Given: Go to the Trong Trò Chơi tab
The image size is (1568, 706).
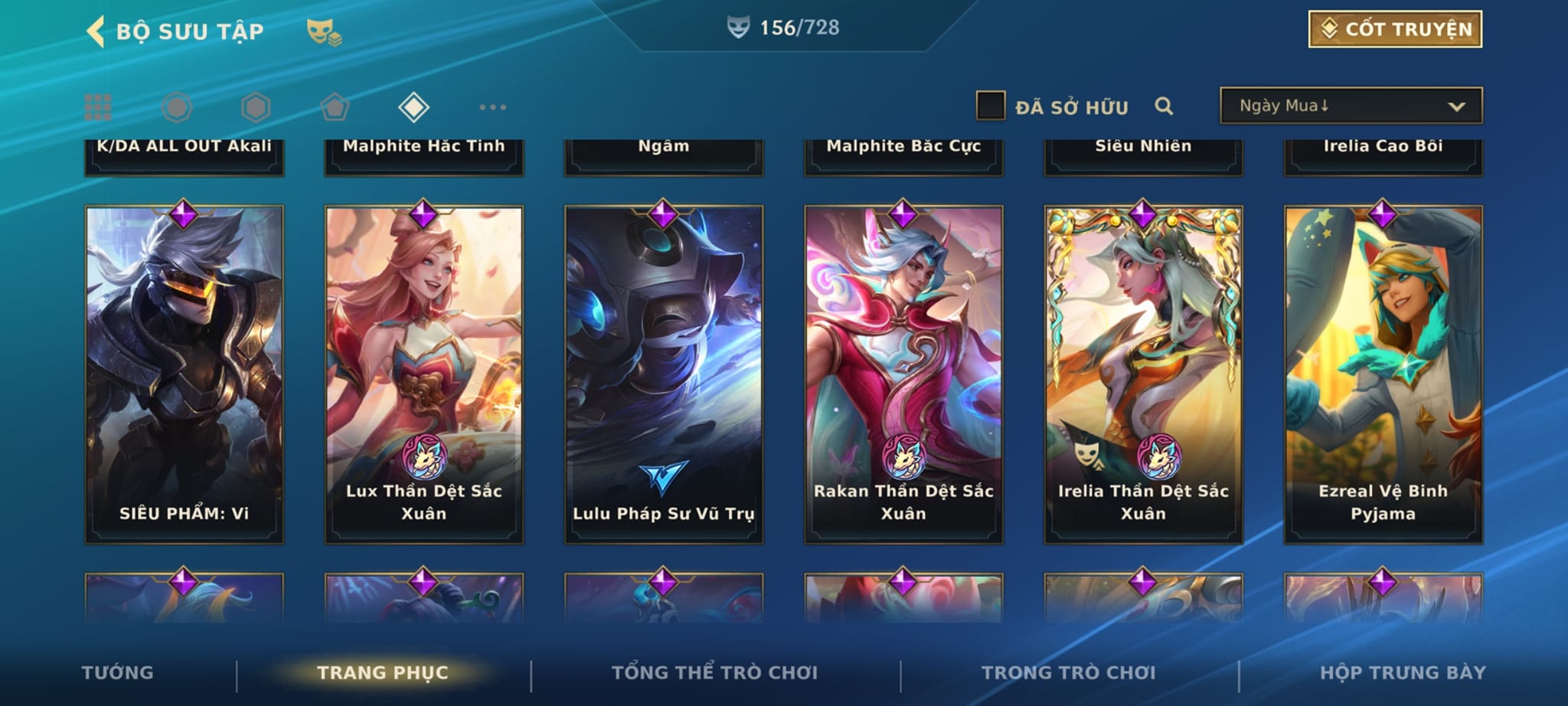Looking at the screenshot, I should [1068, 672].
